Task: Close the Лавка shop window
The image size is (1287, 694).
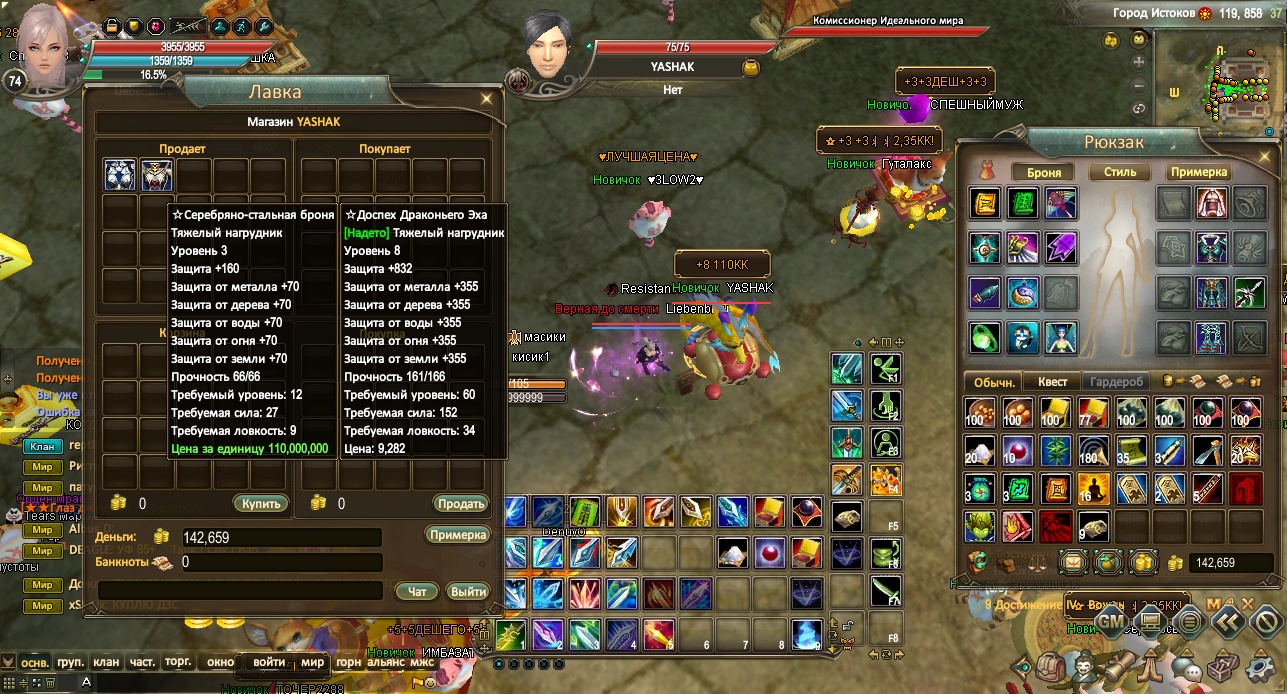Action: (486, 98)
